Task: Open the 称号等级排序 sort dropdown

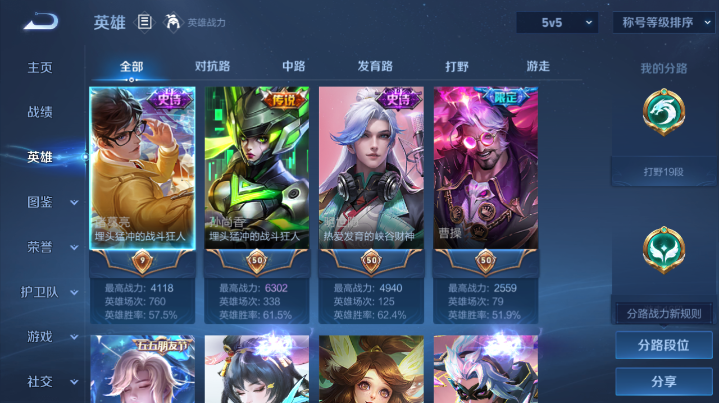Action: click(664, 22)
